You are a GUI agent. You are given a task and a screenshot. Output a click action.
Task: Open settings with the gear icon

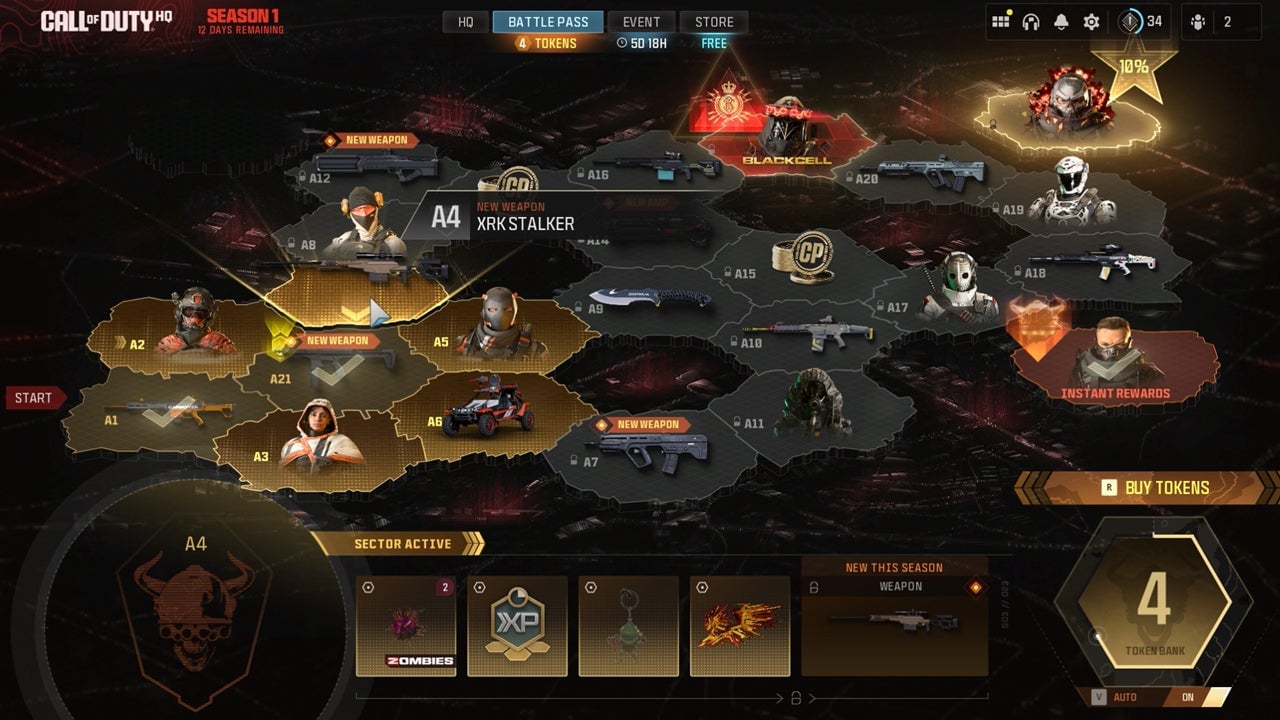pyautogui.click(x=1089, y=19)
